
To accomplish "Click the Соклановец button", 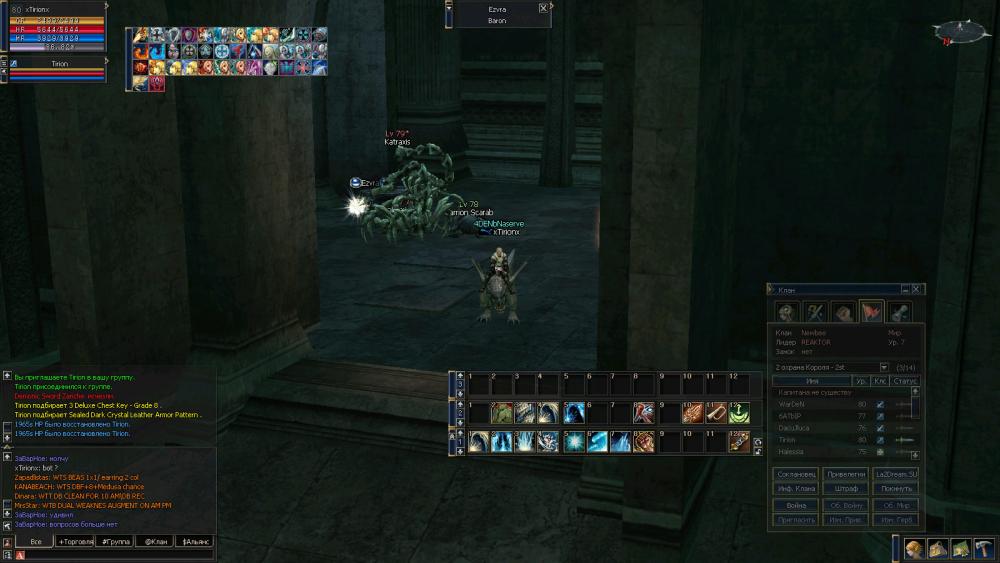I will (x=796, y=474).
